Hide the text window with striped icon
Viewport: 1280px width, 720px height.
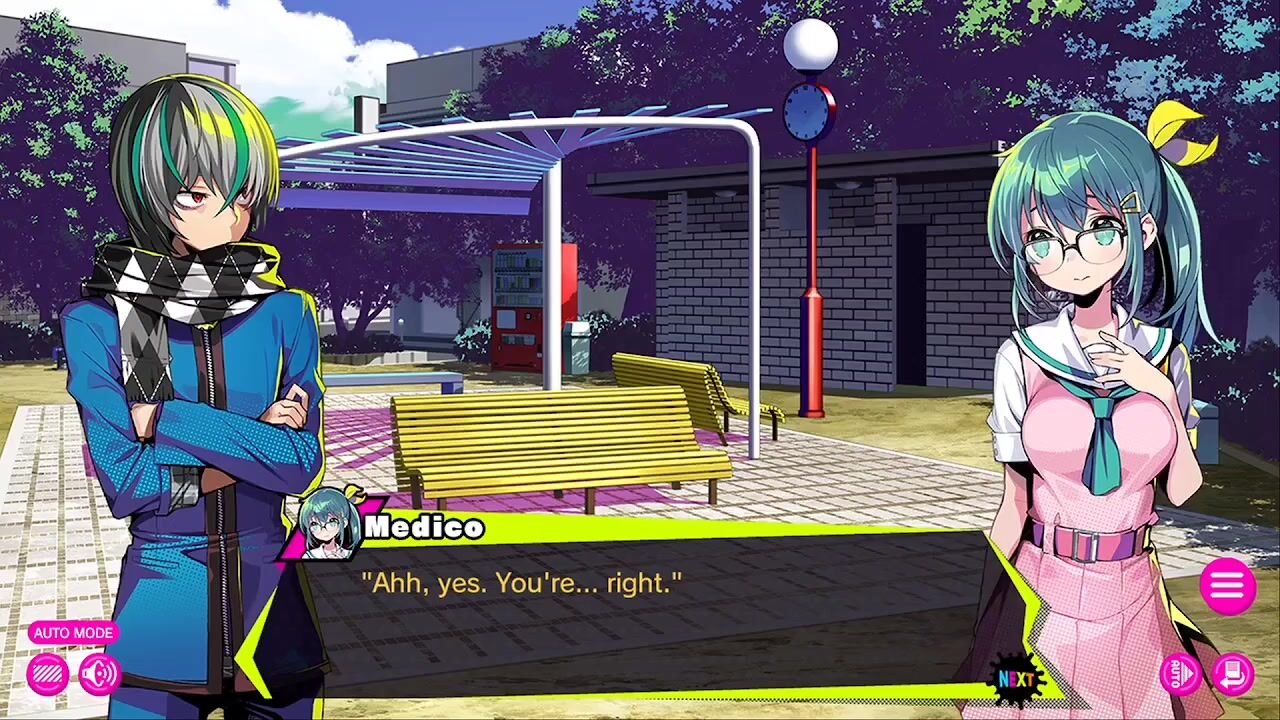click(48, 675)
